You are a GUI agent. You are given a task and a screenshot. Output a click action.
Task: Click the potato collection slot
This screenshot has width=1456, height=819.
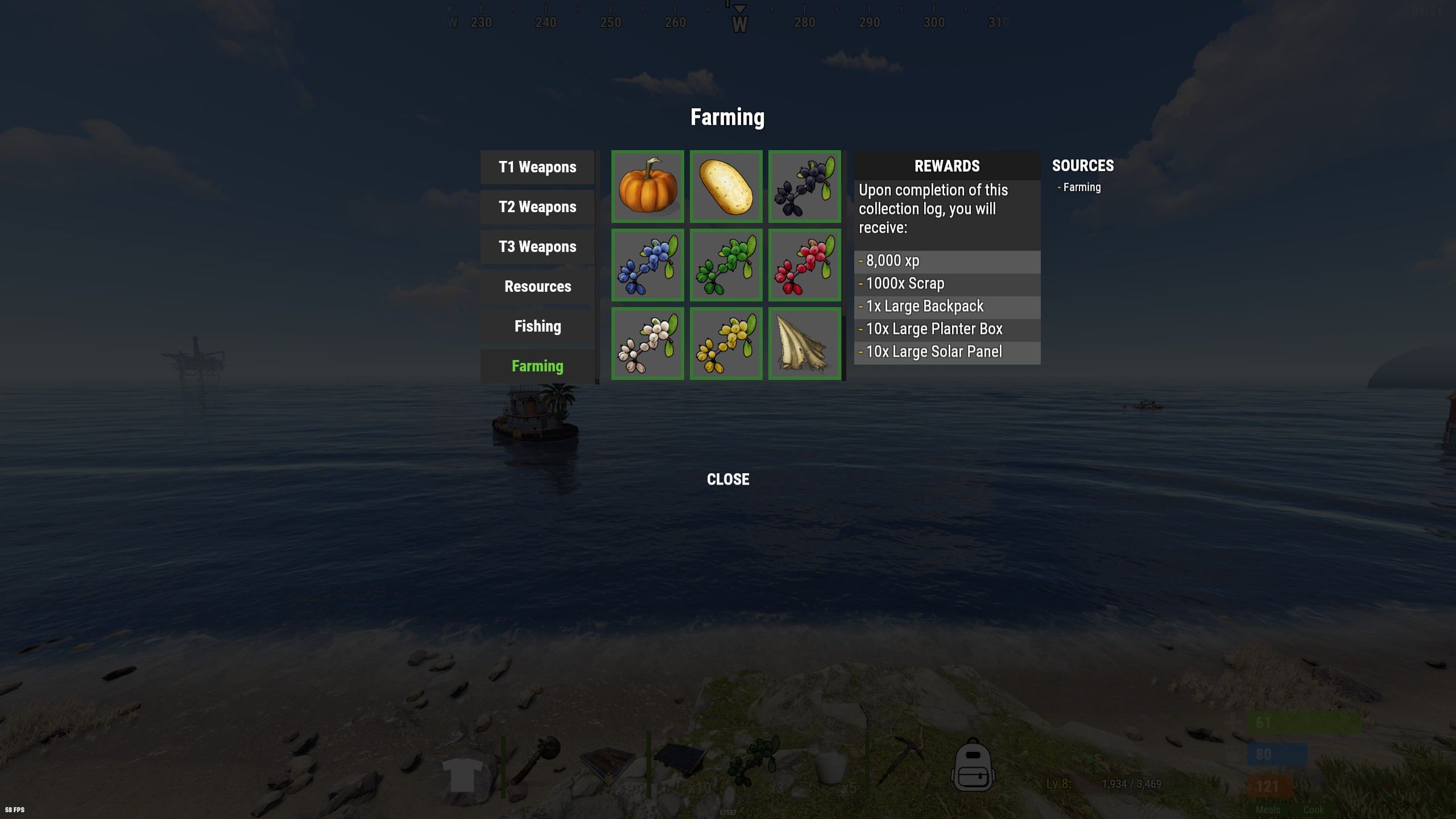pyautogui.click(x=726, y=187)
